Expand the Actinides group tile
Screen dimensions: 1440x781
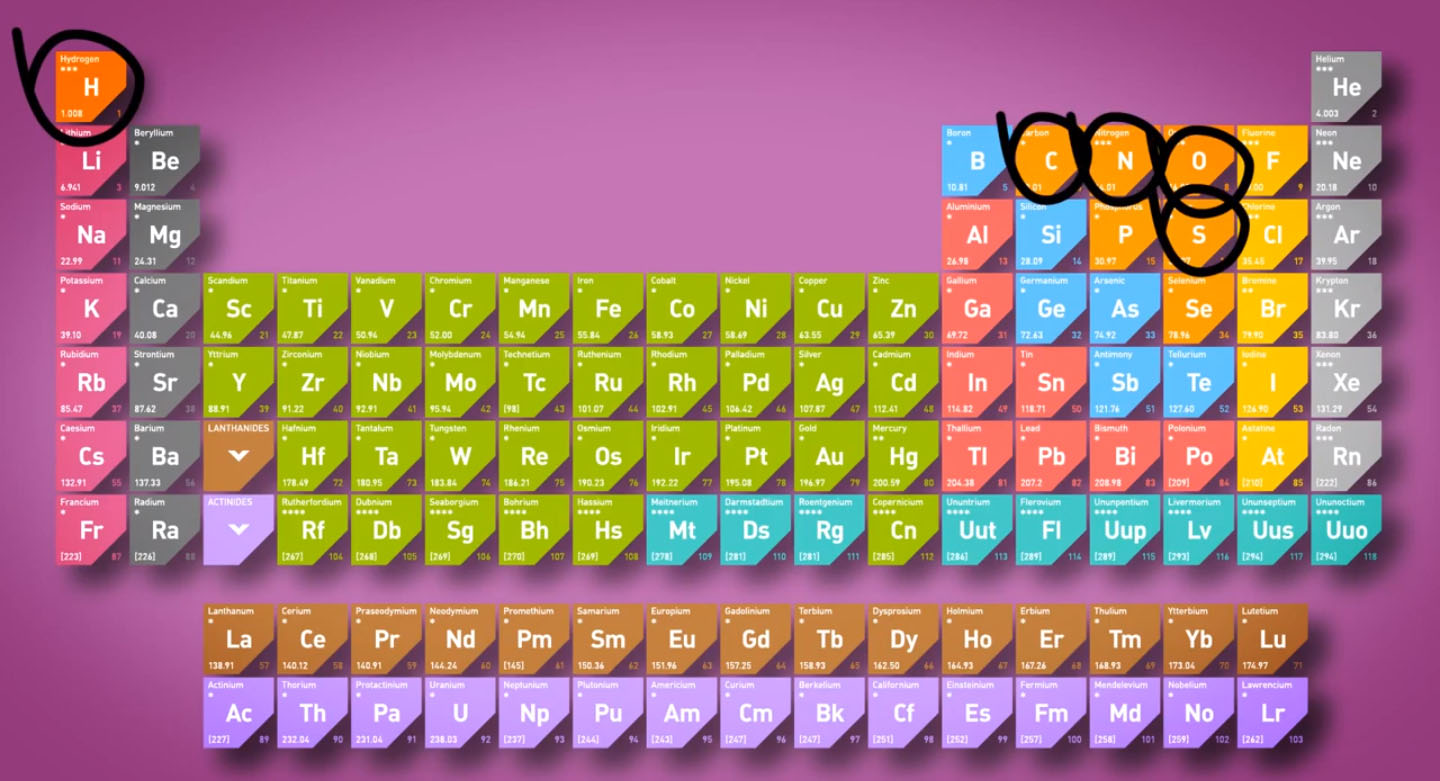click(238, 529)
